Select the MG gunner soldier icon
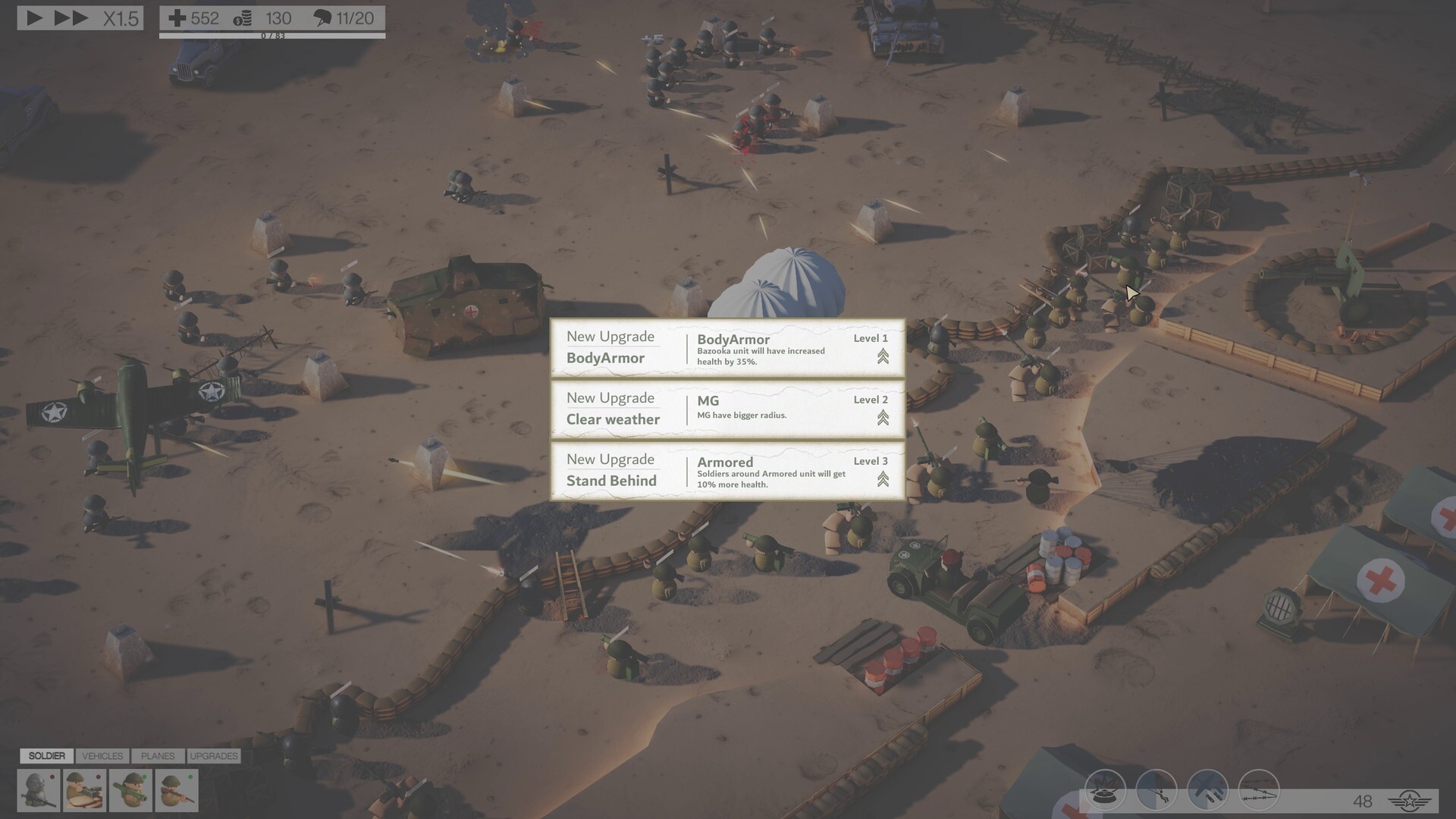This screenshot has height=819, width=1456. [84, 789]
